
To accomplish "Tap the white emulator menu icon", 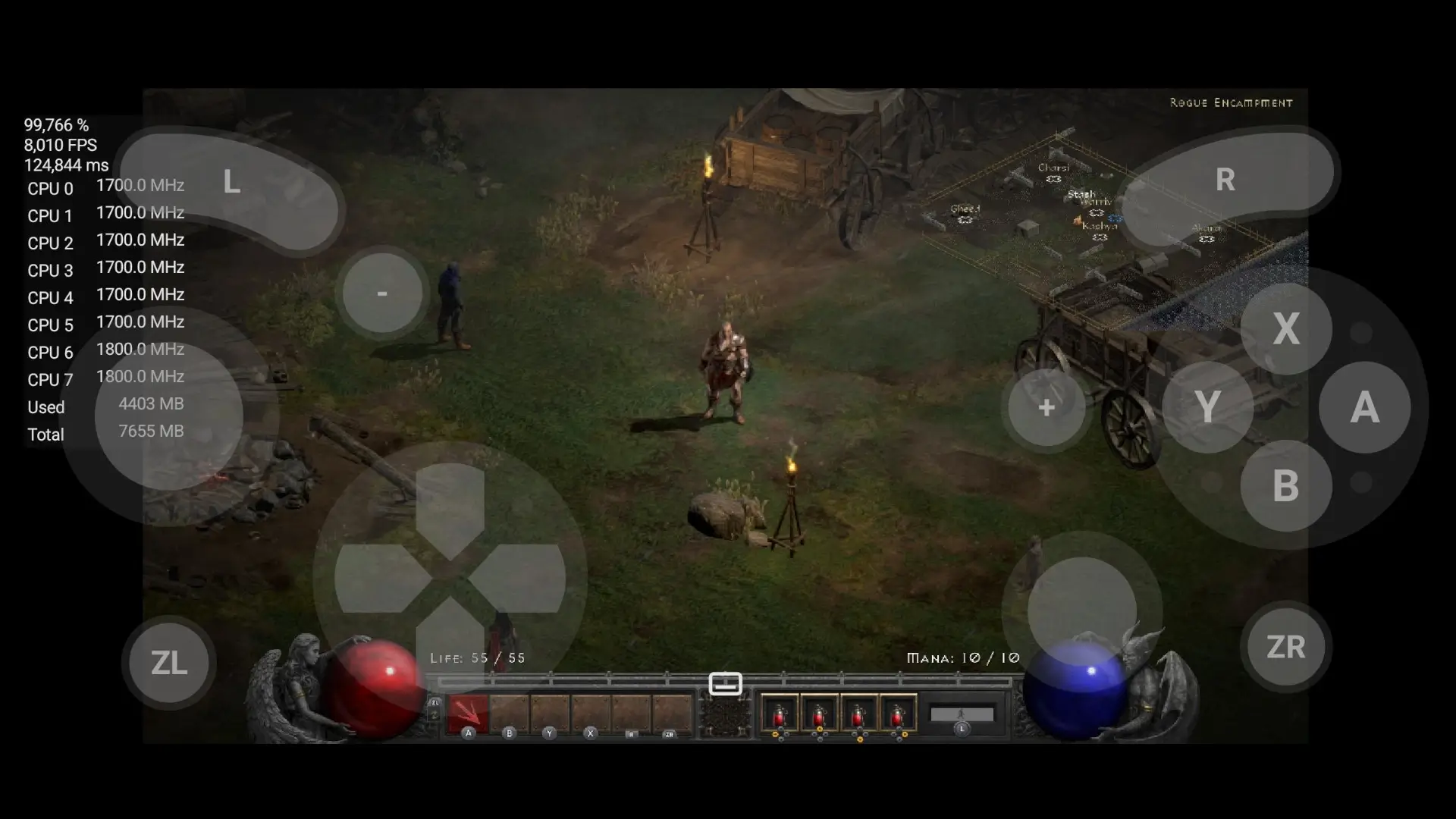I will tap(725, 683).
